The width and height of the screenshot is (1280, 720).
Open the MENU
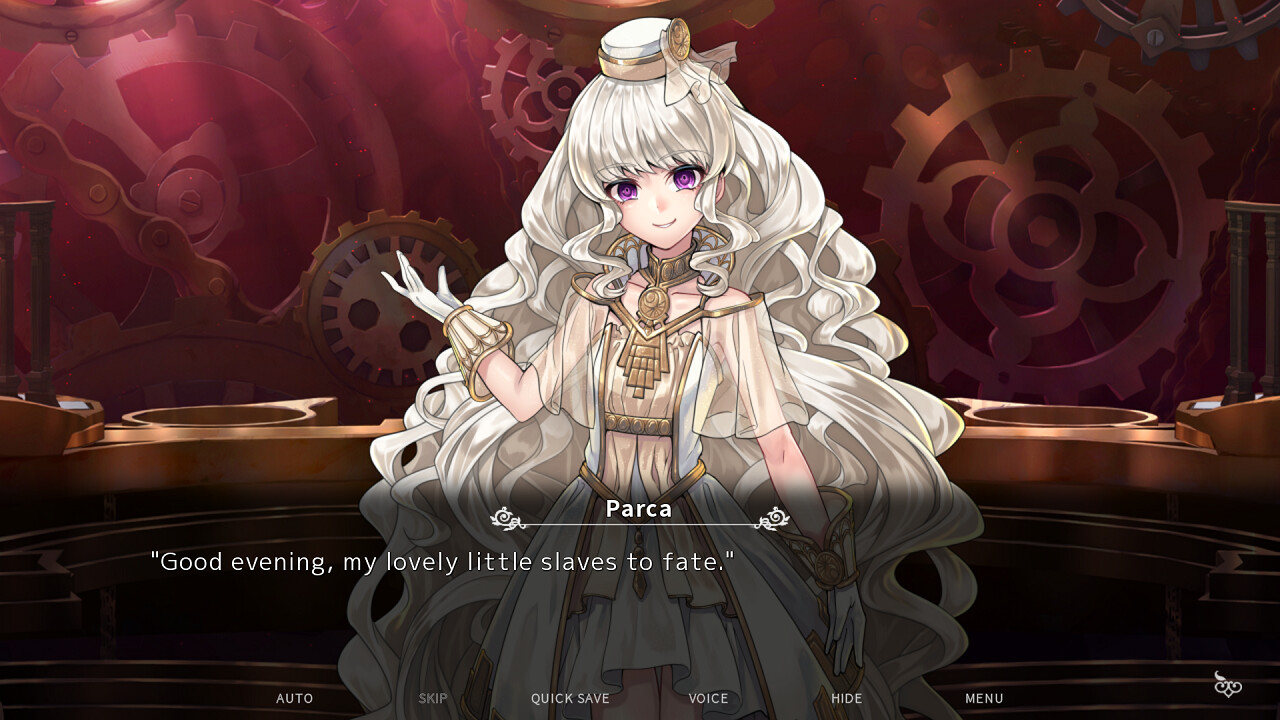pyautogui.click(x=984, y=698)
